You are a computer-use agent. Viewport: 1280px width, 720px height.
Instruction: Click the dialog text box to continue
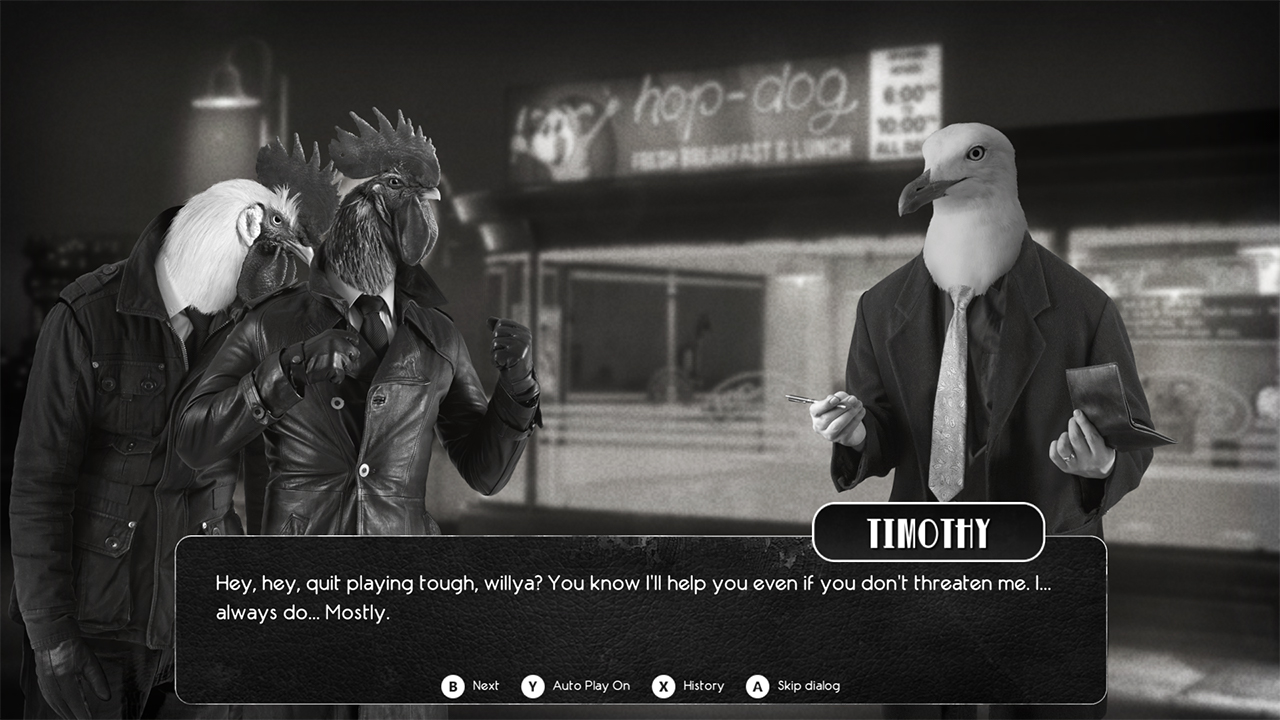(x=640, y=600)
